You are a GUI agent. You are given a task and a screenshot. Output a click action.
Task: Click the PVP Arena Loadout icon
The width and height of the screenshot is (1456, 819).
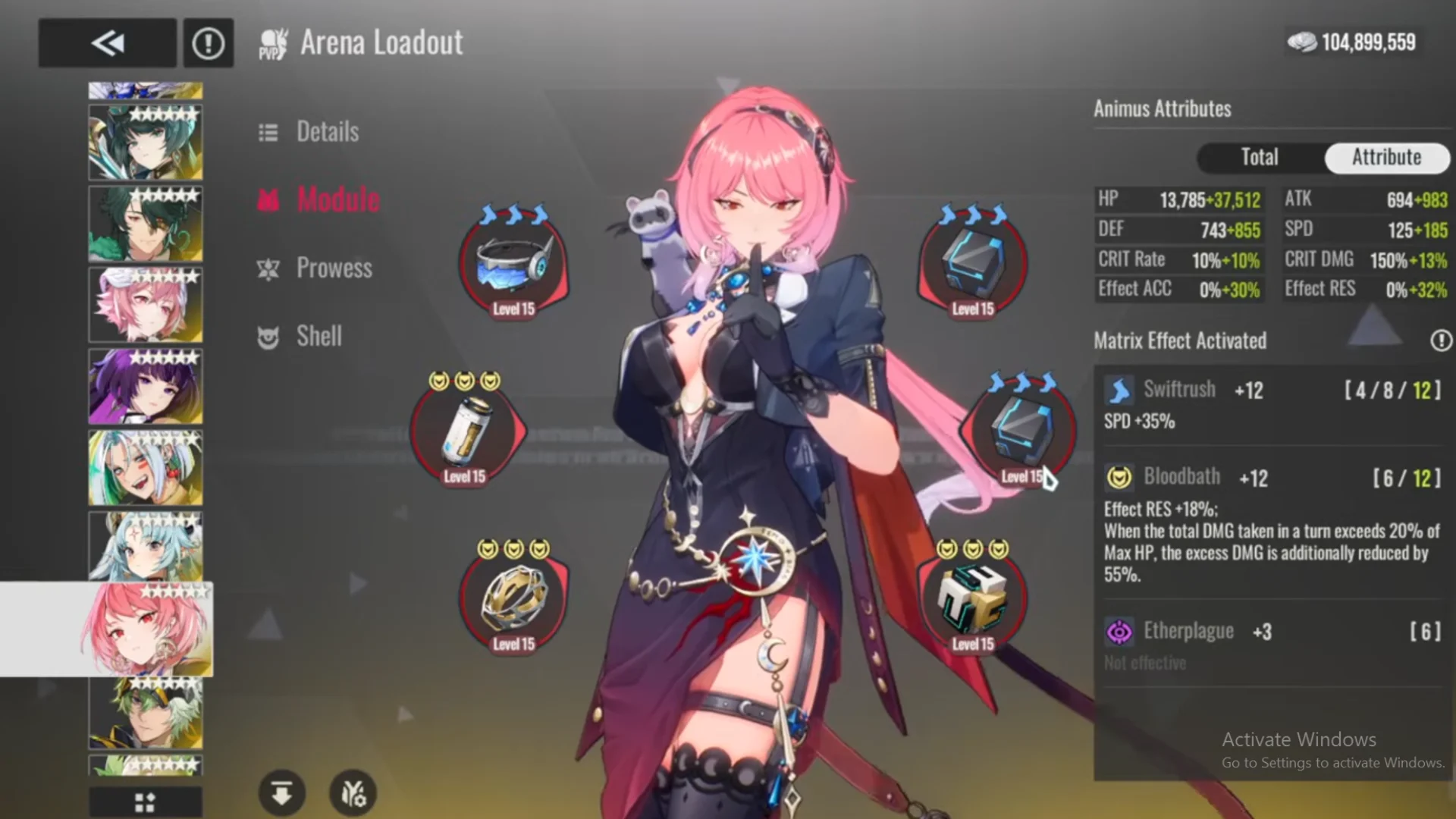pos(275,42)
